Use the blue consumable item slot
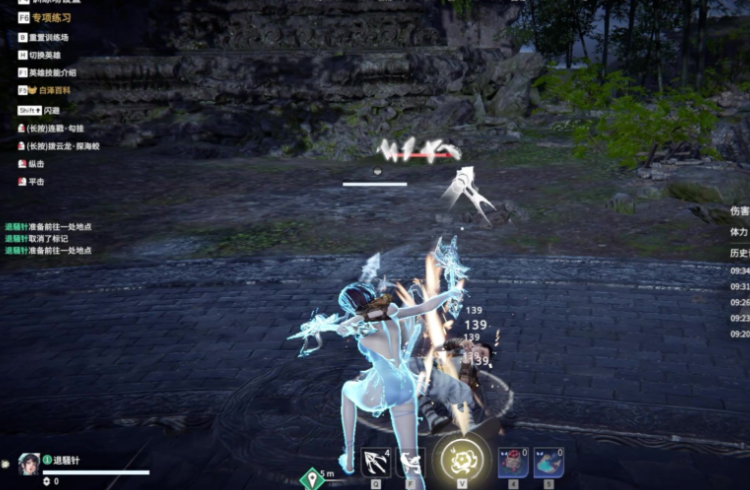 (x=548, y=462)
